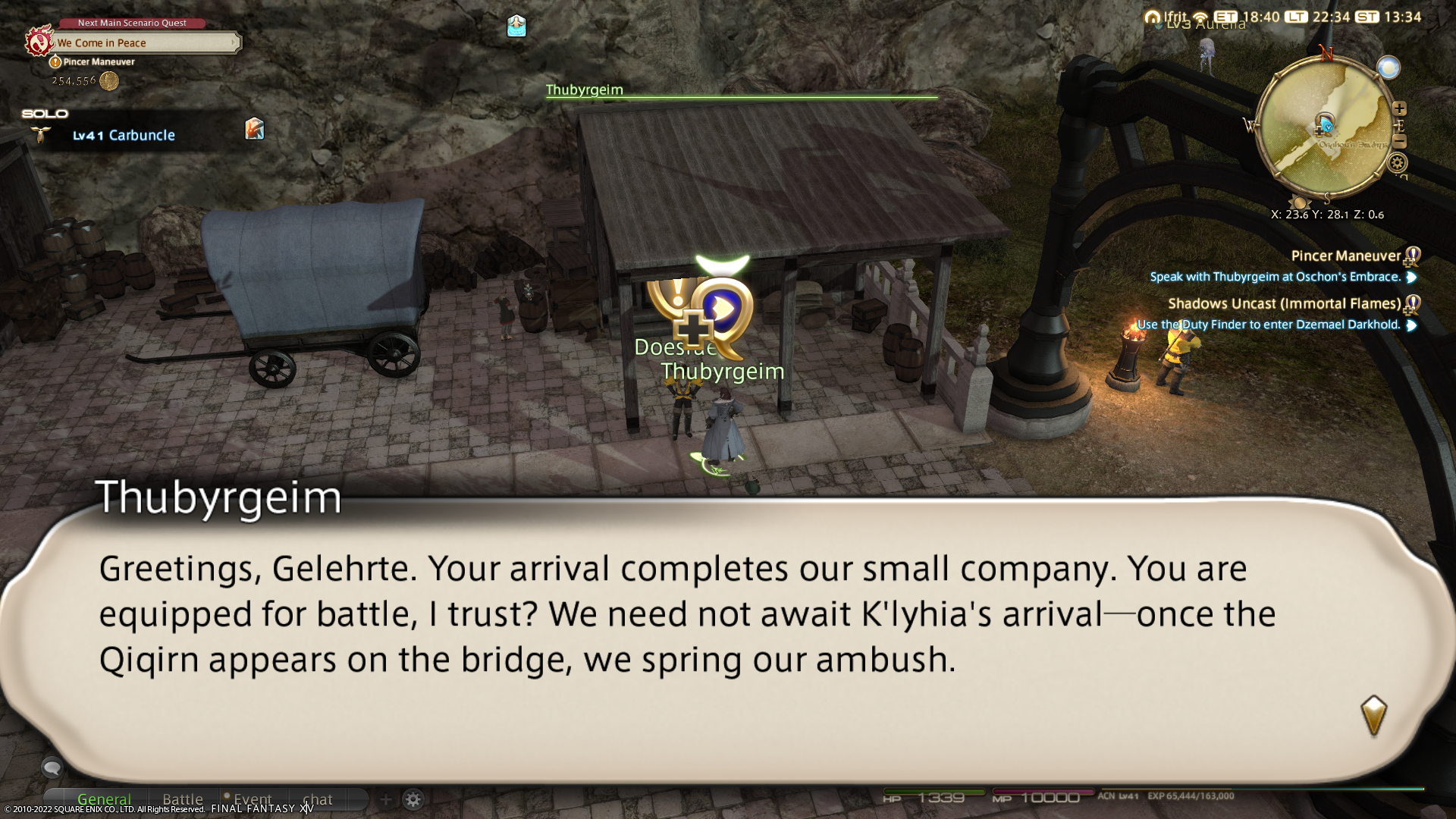Advance the dialogue with the gold arrow
Viewport: 1456px width, 819px height.
[x=1373, y=714]
